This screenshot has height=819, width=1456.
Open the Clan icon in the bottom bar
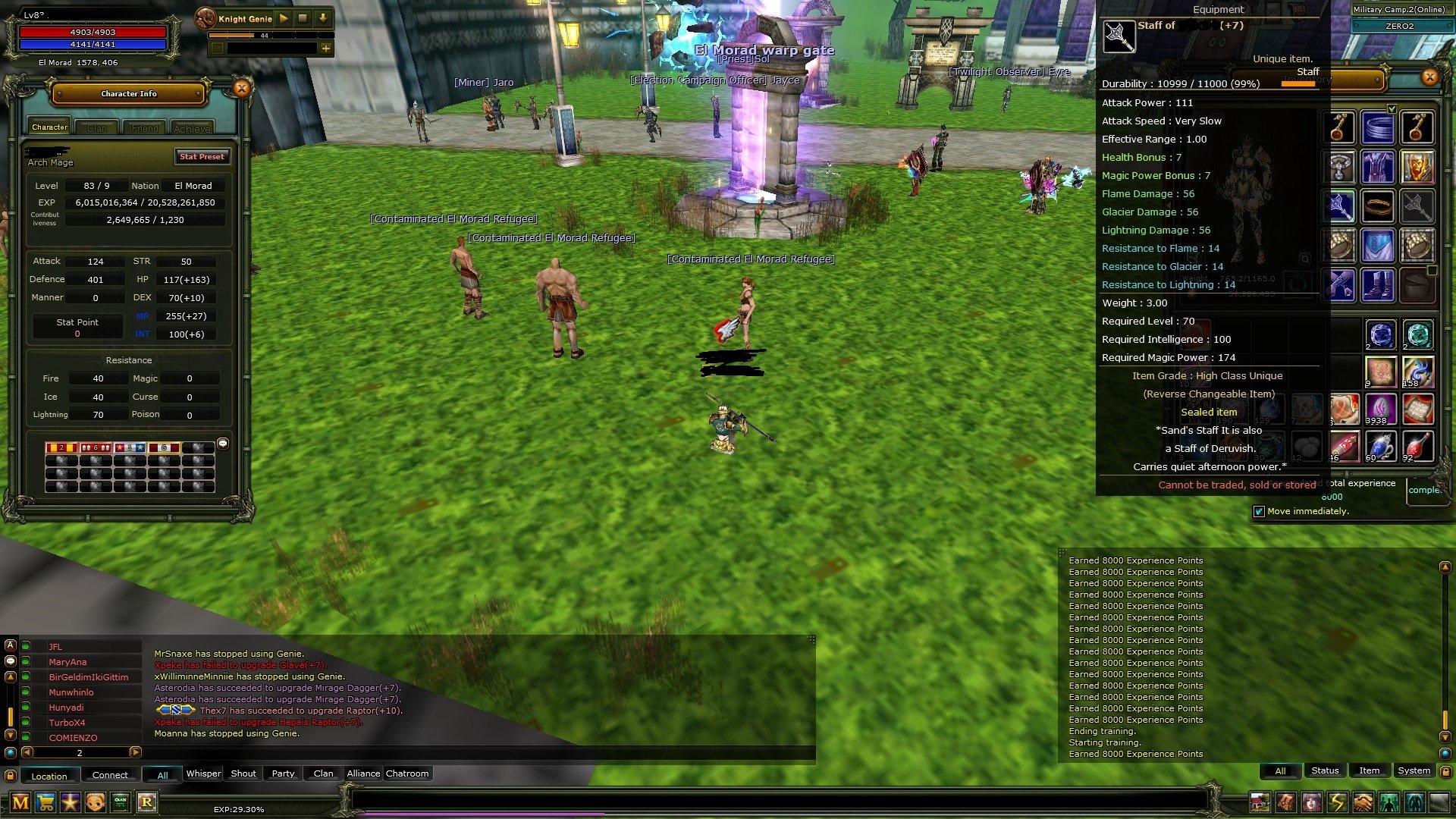pos(120,802)
